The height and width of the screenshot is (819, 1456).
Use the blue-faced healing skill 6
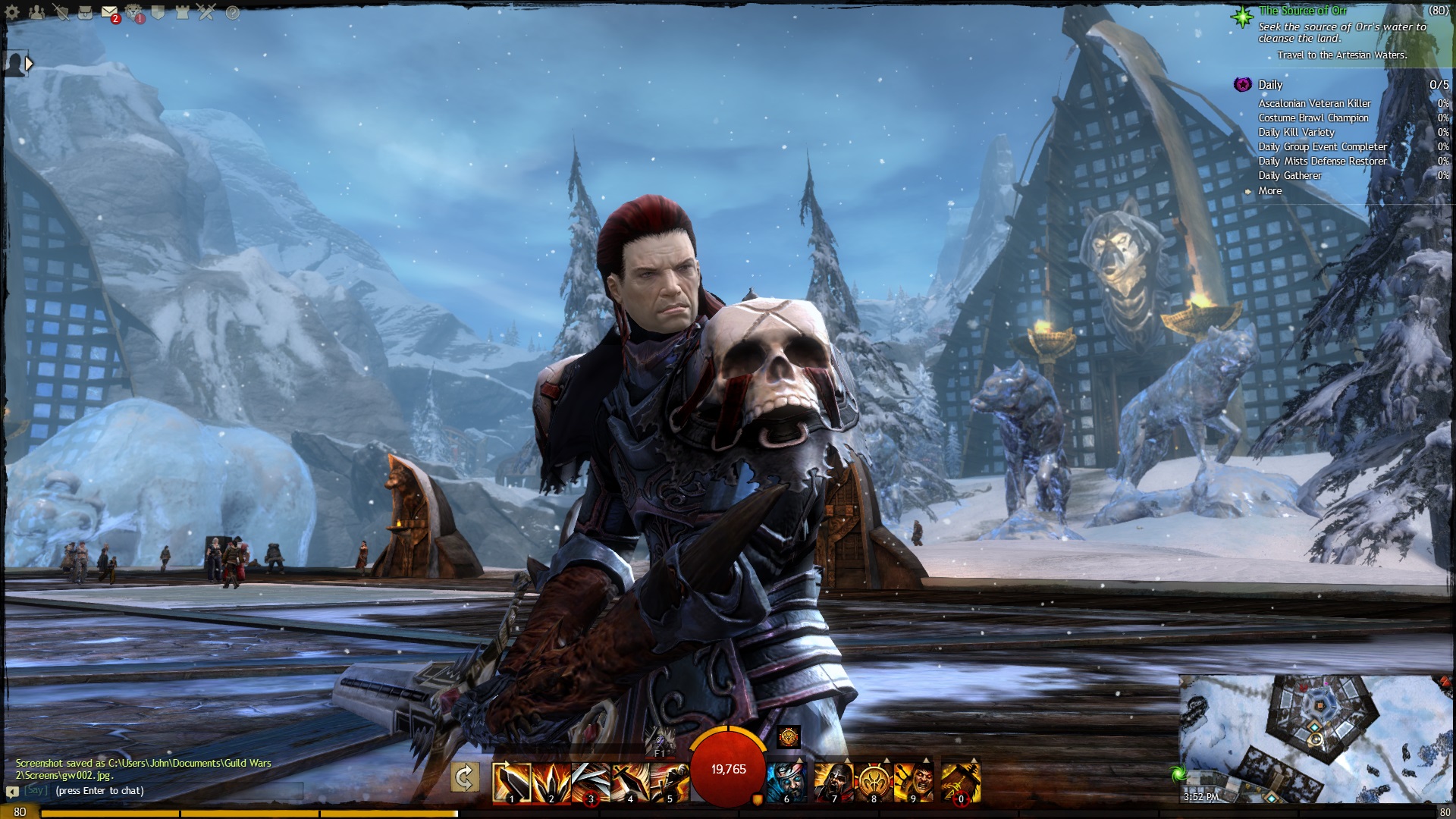[x=786, y=782]
